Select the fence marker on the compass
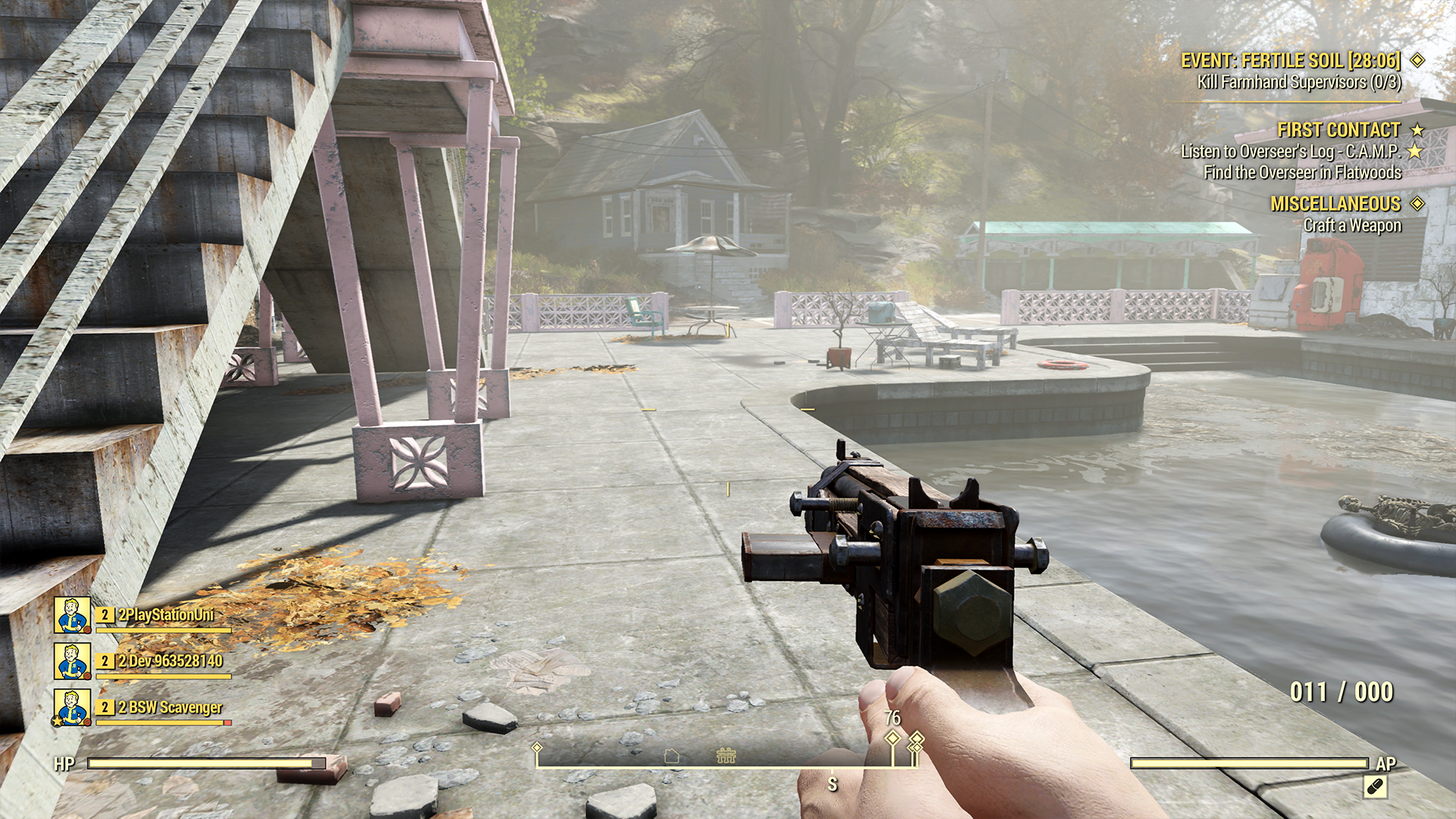Image resolution: width=1456 pixels, height=819 pixels. pyautogui.click(x=726, y=755)
